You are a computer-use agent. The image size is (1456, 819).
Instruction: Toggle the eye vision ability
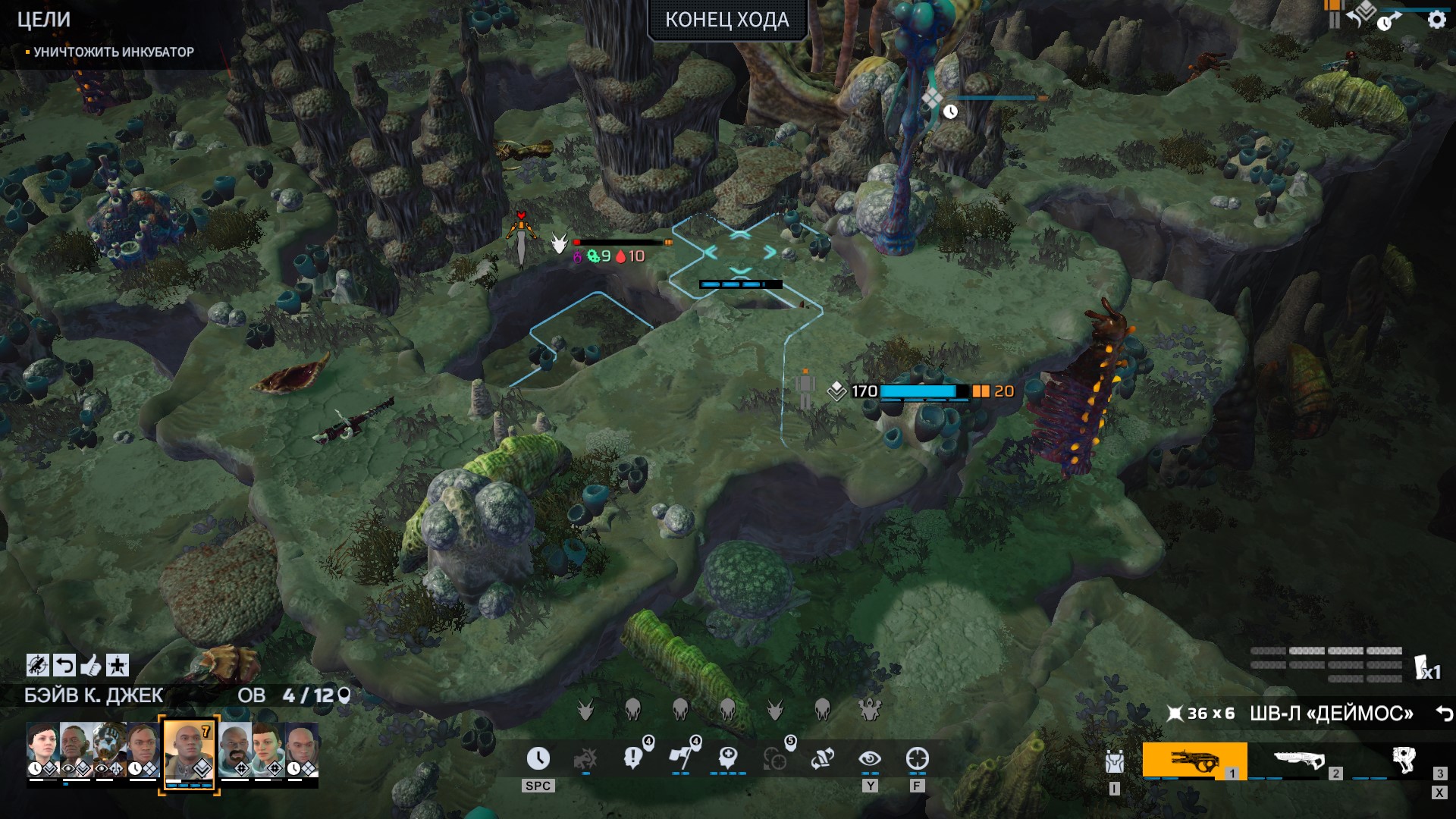pyautogui.click(x=870, y=758)
